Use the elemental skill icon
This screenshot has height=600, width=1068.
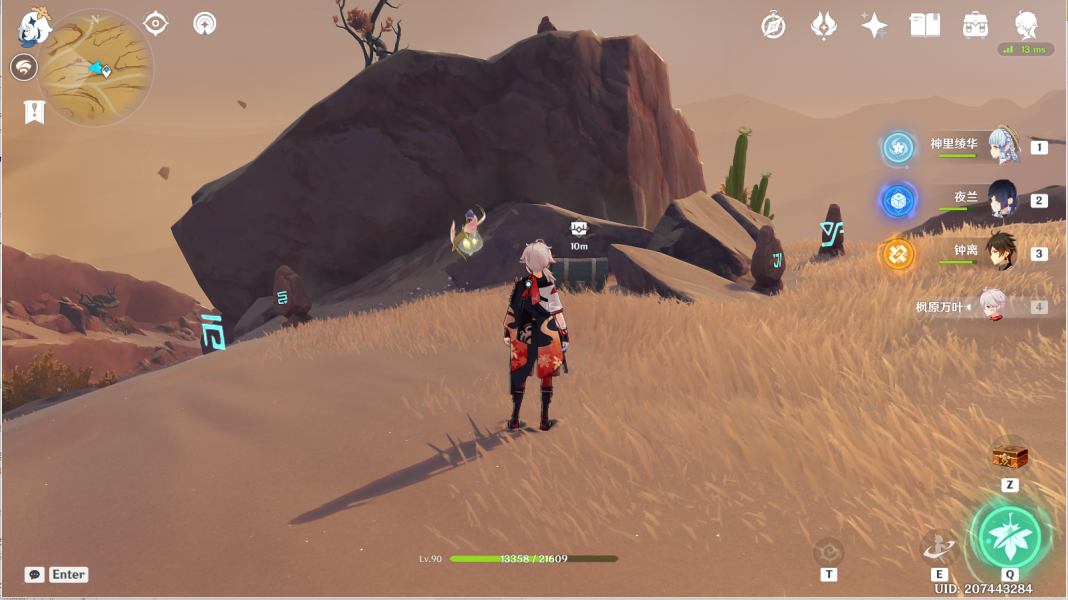click(939, 546)
